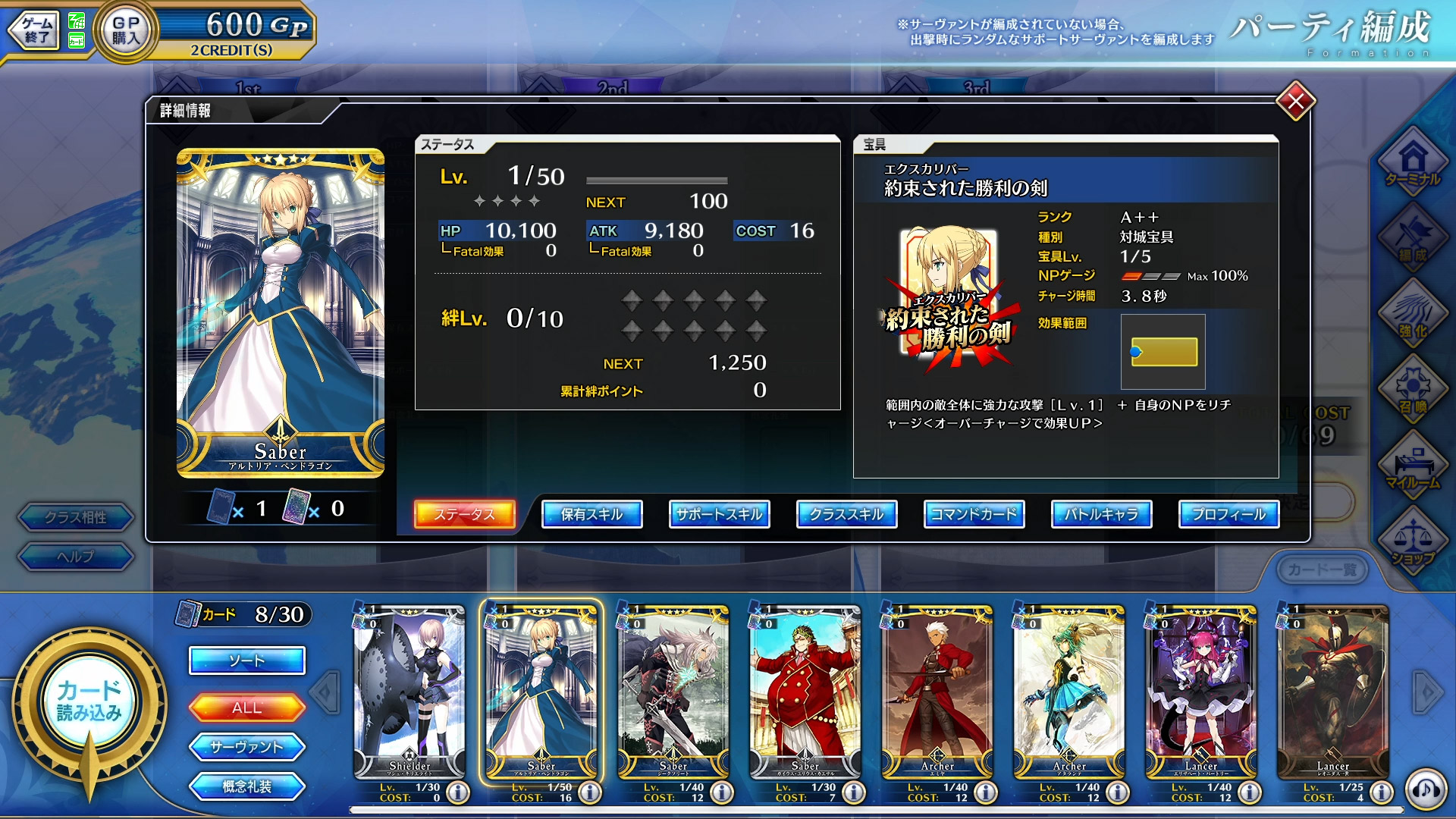Switch to the ステータス tab
This screenshot has width=1456, height=819.
pyautogui.click(x=464, y=514)
